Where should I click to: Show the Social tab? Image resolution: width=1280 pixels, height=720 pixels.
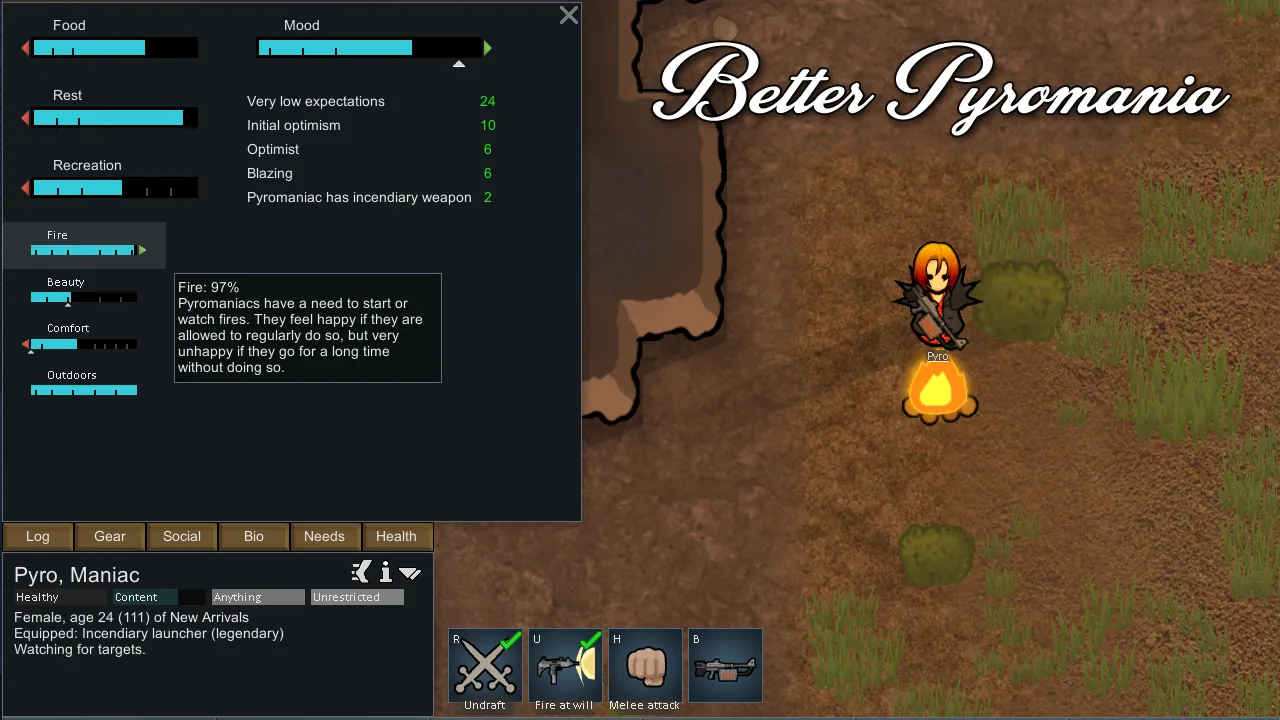(182, 536)
